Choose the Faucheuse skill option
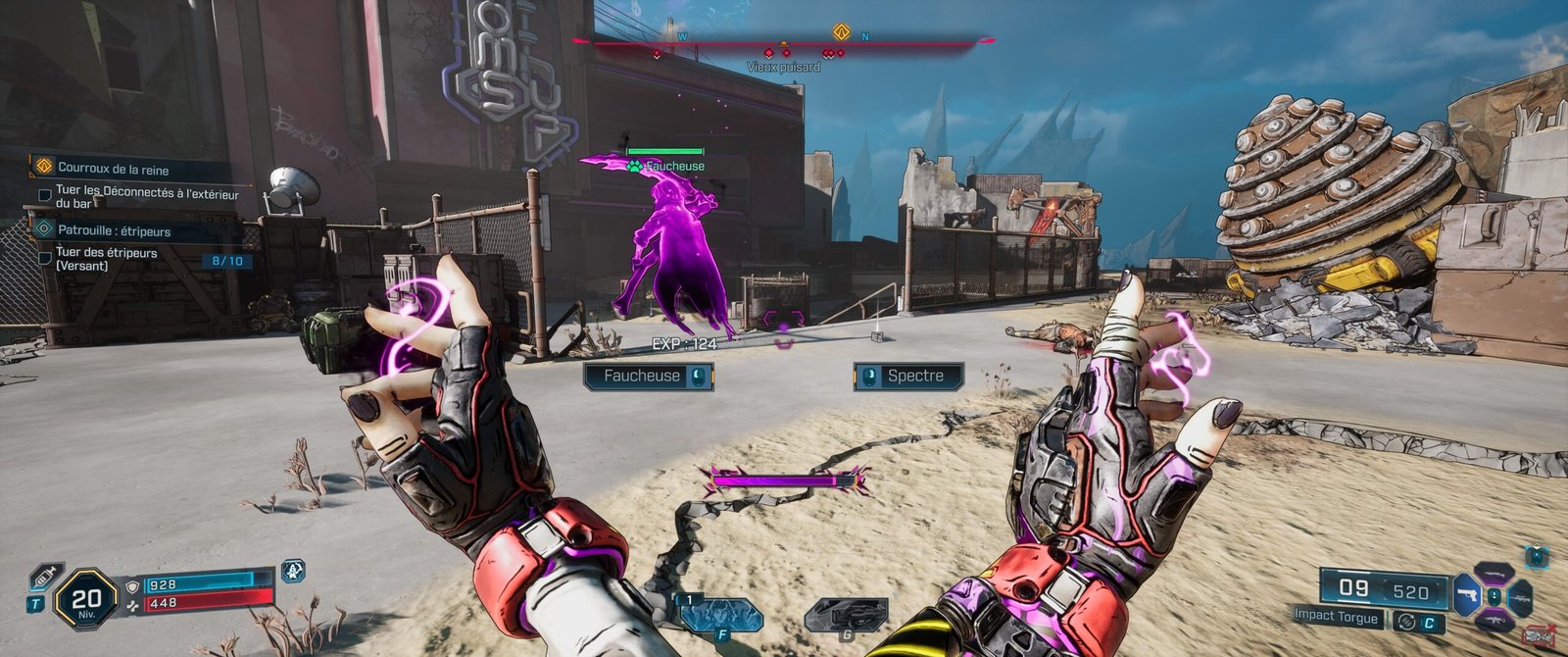This screenshot has height=657, width=1568. 648,377
